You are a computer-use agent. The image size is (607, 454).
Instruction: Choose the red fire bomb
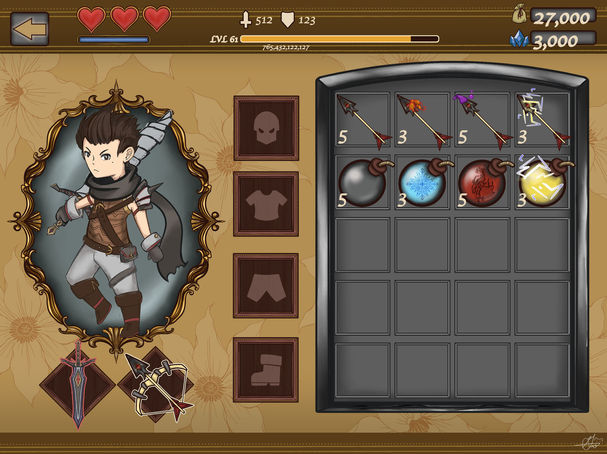pyautogui.click(x=481, y=182)
